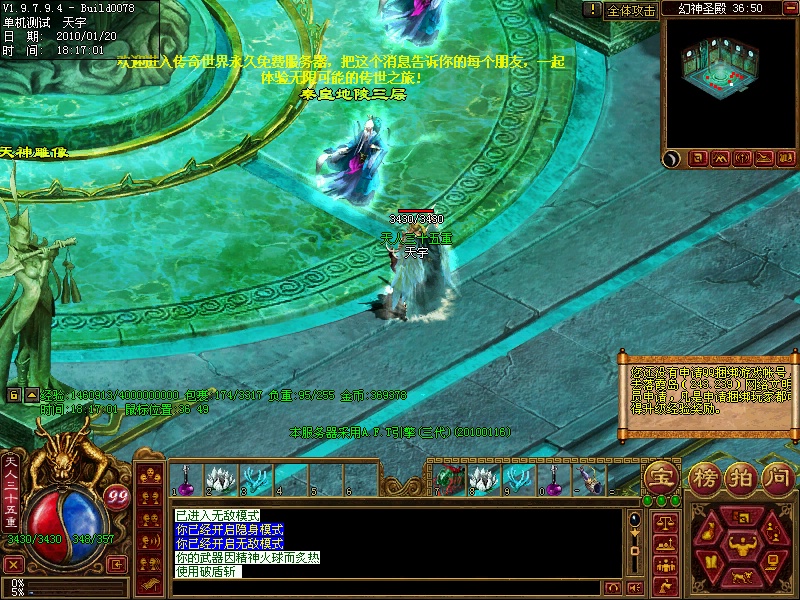800x600 pixels.
Task: Use the red-green item in slot 7
Action: pos(449,479)
